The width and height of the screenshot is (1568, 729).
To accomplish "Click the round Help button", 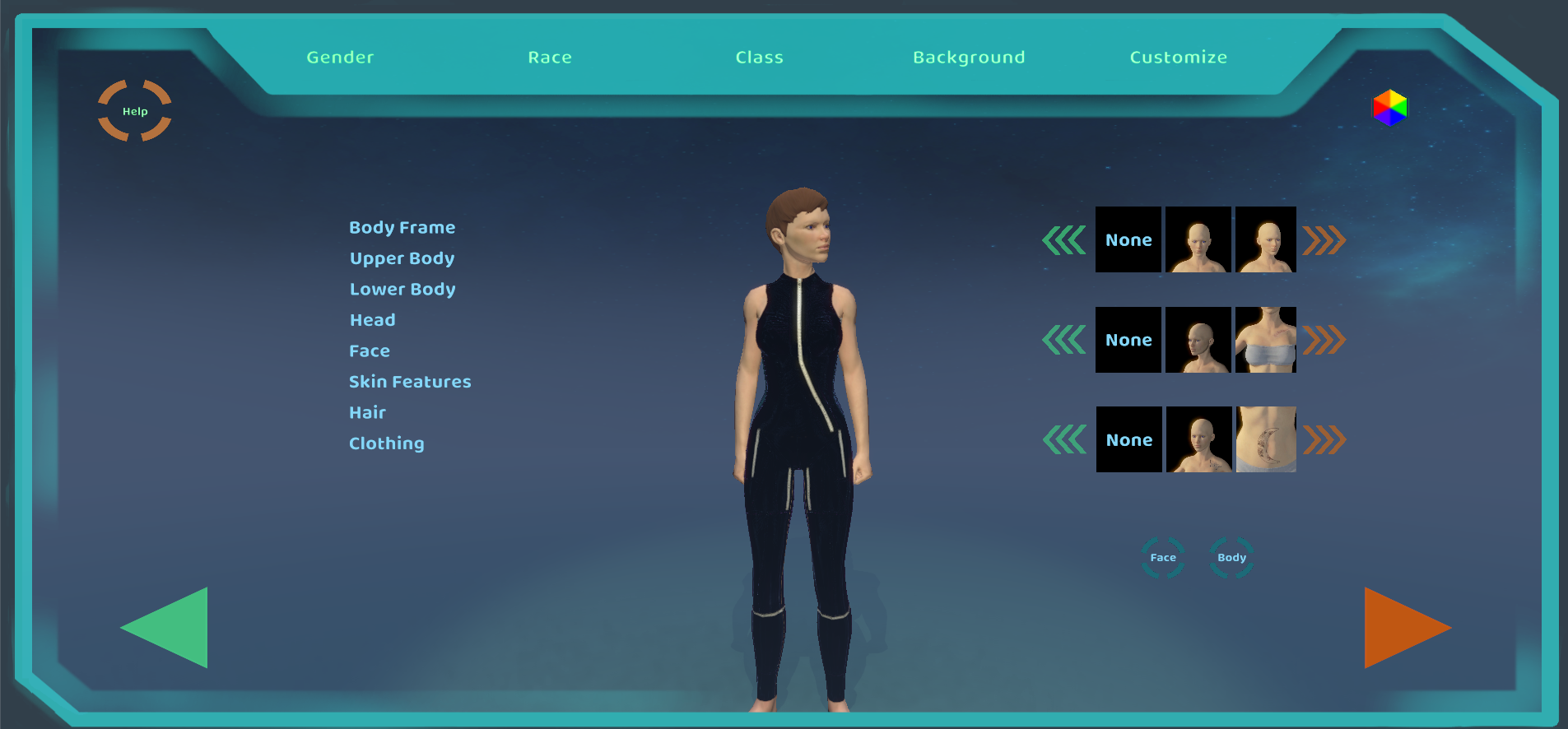I will pyautogui.click(x=135, y=111).
